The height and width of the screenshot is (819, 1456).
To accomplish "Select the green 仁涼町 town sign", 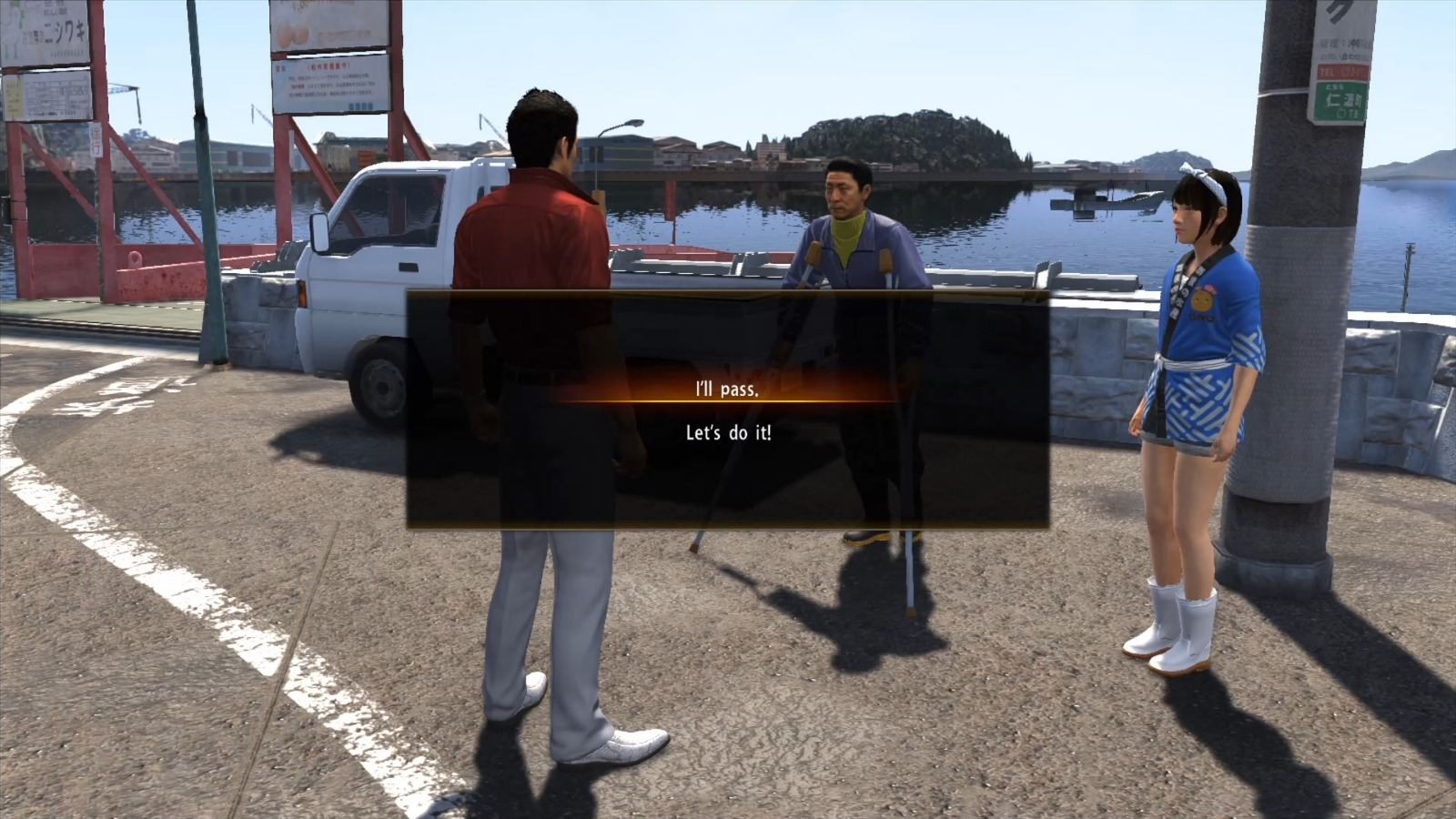I will click(1342, 100).
